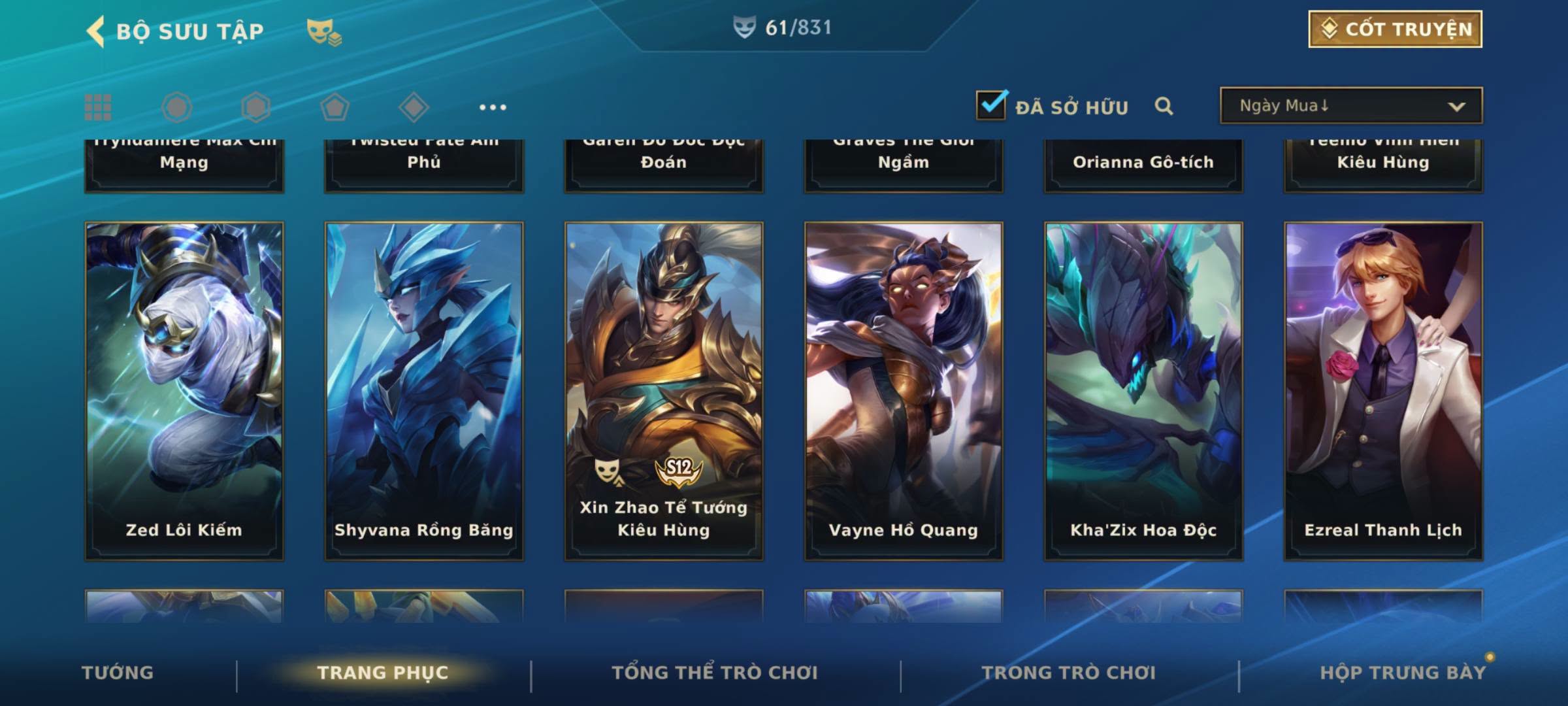Open the Cốt Truyện button

click(1395, 29)
